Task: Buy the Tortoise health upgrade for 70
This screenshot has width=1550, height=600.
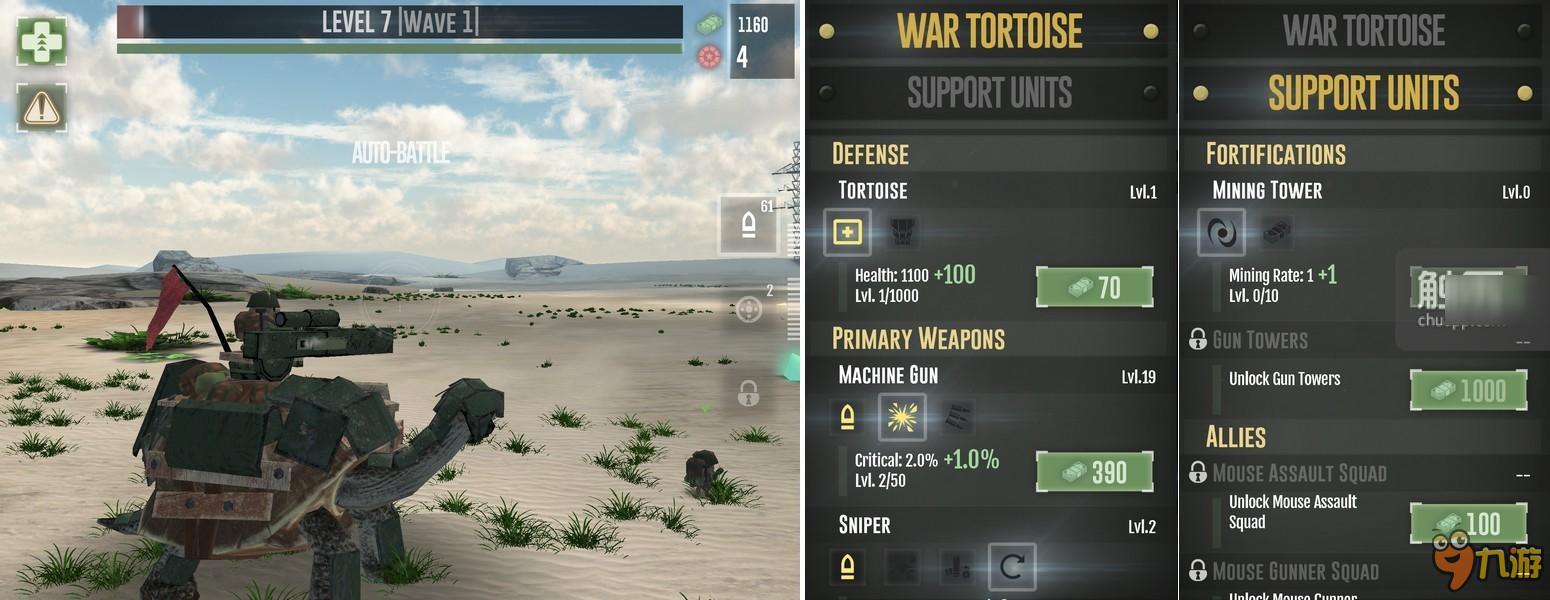Action: (x=1094, y=288)
